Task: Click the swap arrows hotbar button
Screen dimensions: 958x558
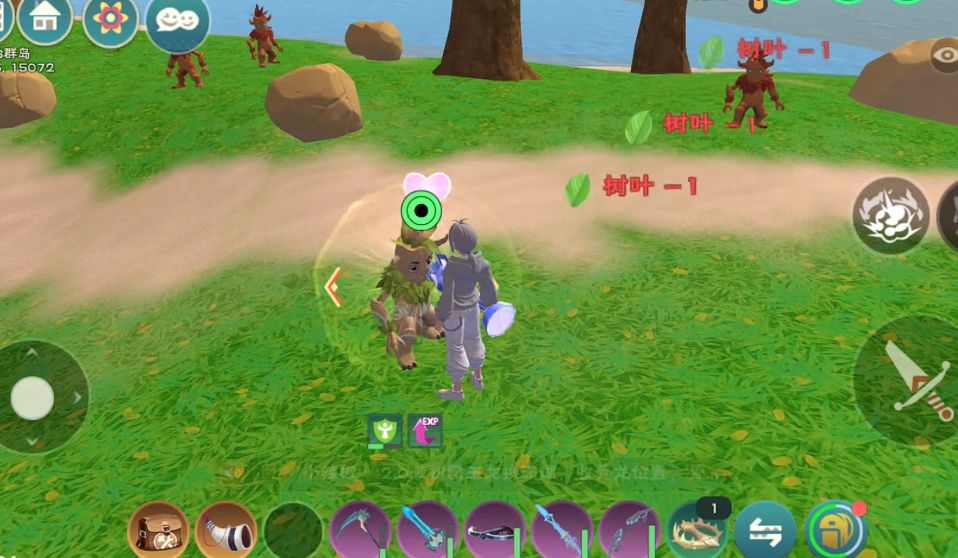Action: point(765,531)
